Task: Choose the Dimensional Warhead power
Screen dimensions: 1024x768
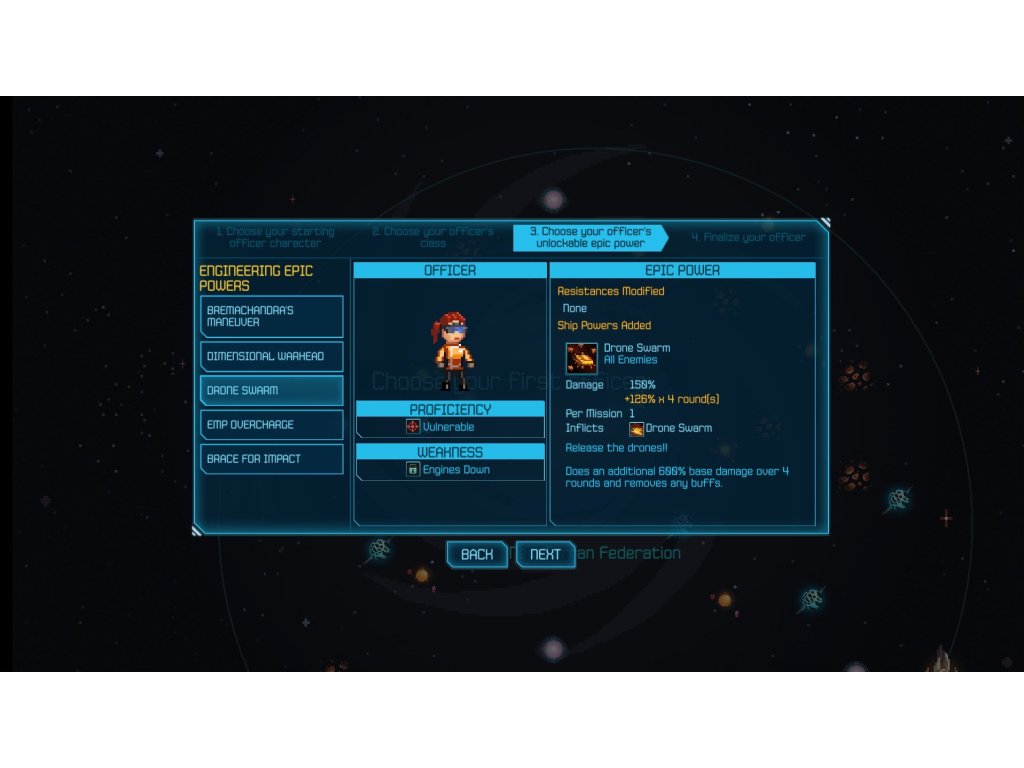Action: 271,357
